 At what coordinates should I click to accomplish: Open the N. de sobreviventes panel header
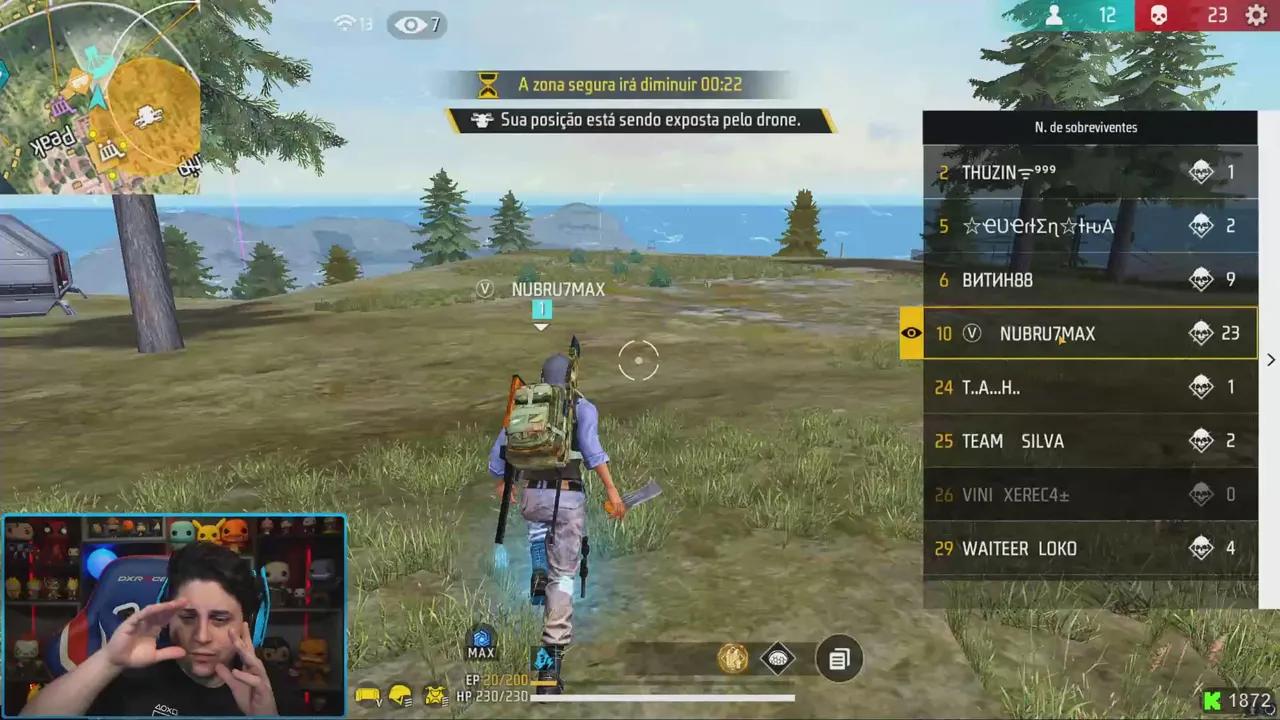coord(1090,127)
